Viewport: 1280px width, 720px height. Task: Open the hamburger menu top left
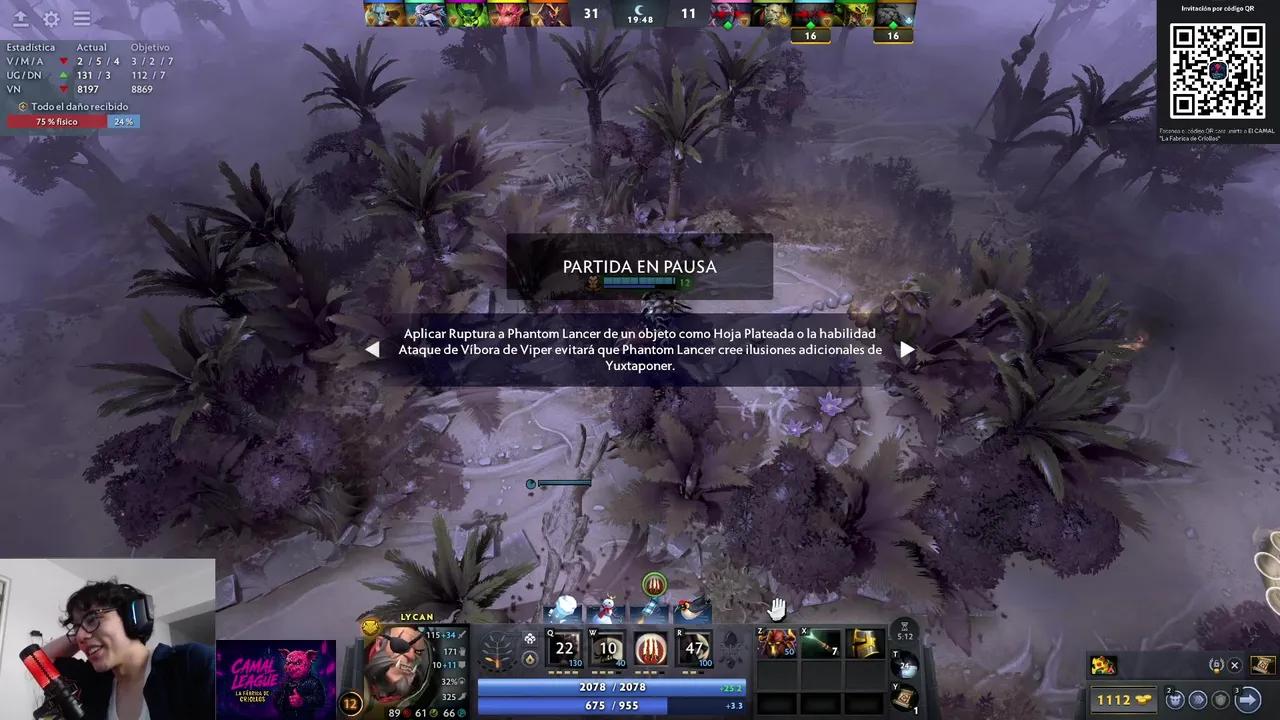82,18
